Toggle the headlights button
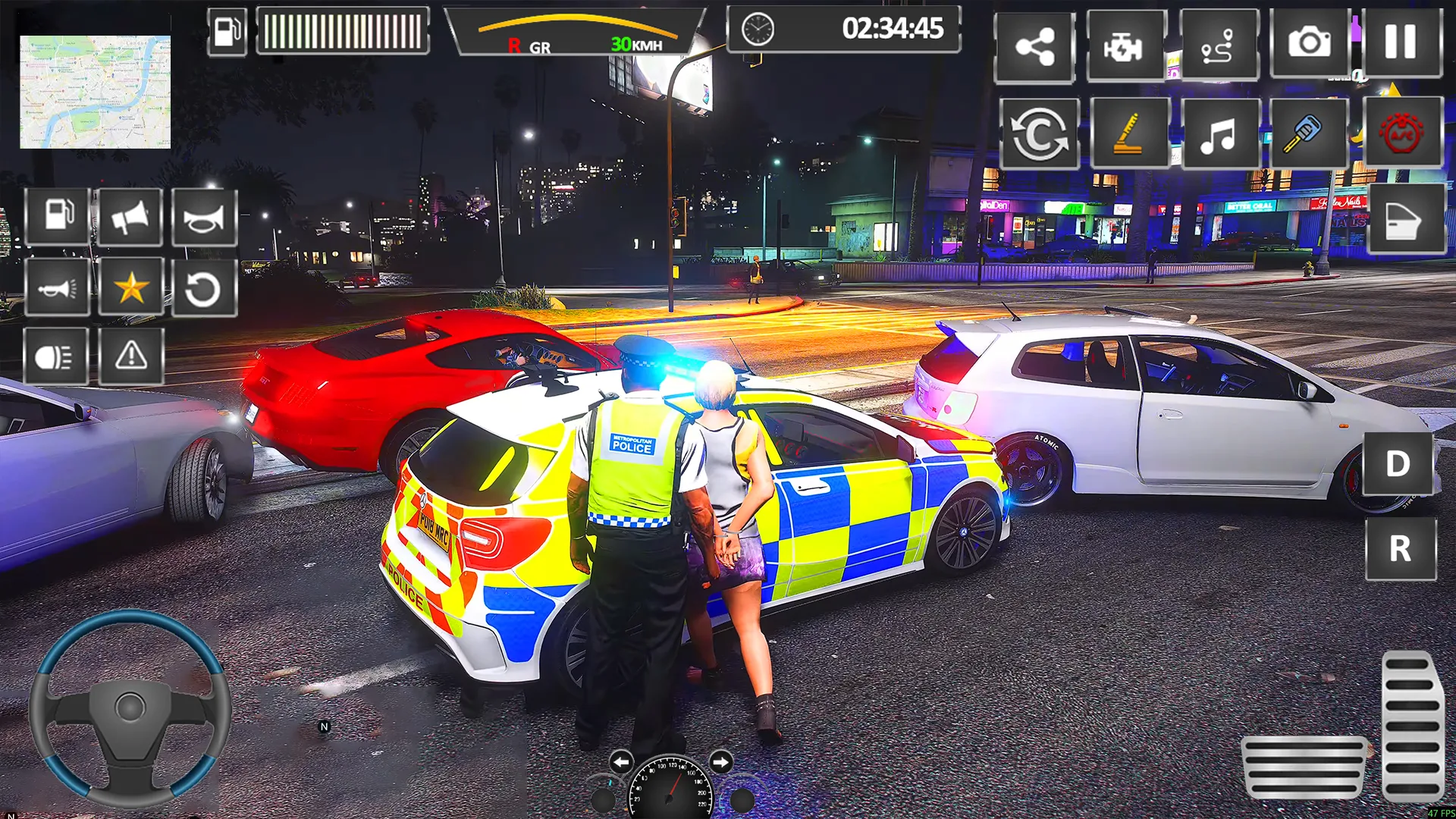 (55, 356)
